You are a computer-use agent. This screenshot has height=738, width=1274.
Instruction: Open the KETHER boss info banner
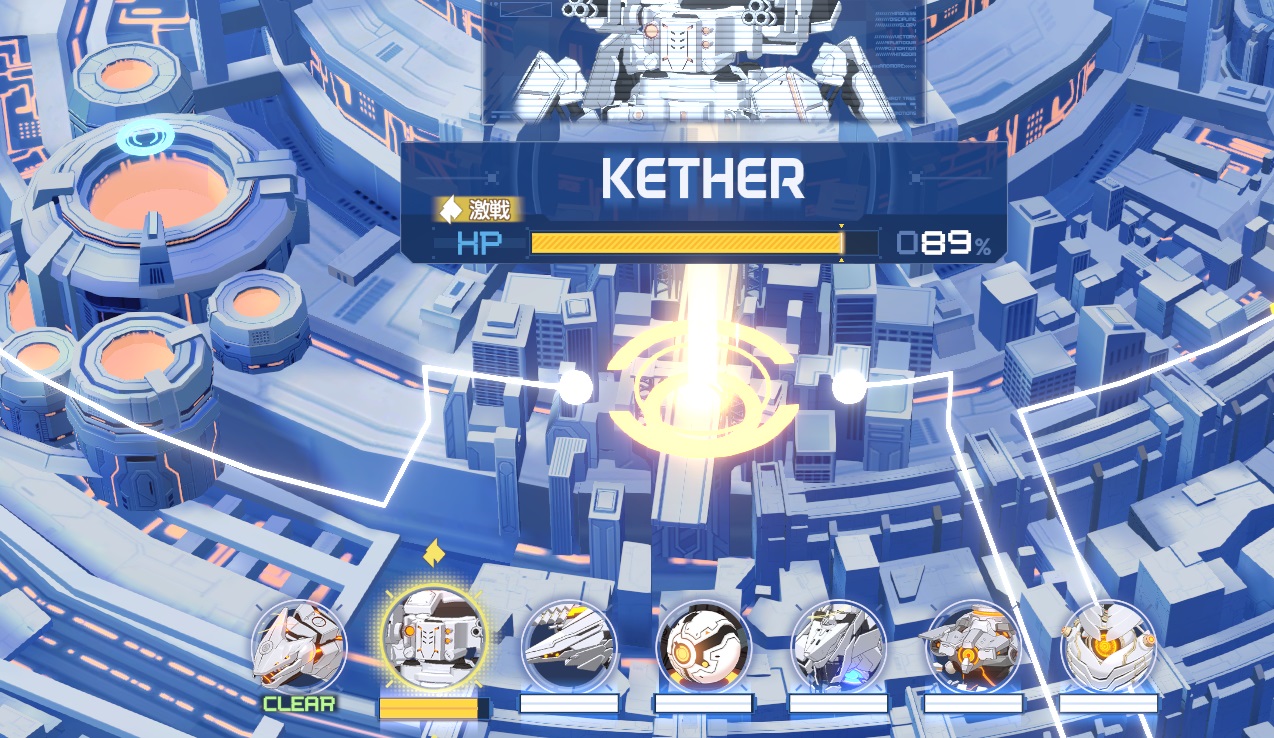coord(703,201)
